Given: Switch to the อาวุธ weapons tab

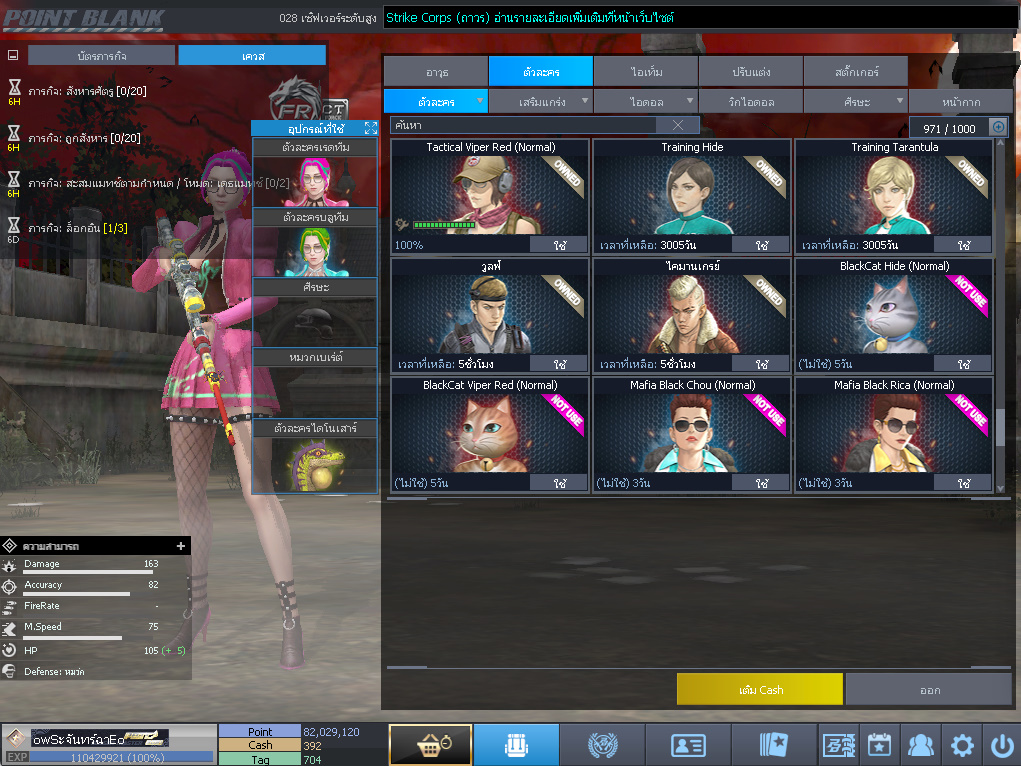Looking at the screenshot, I should tap(435, 71).
